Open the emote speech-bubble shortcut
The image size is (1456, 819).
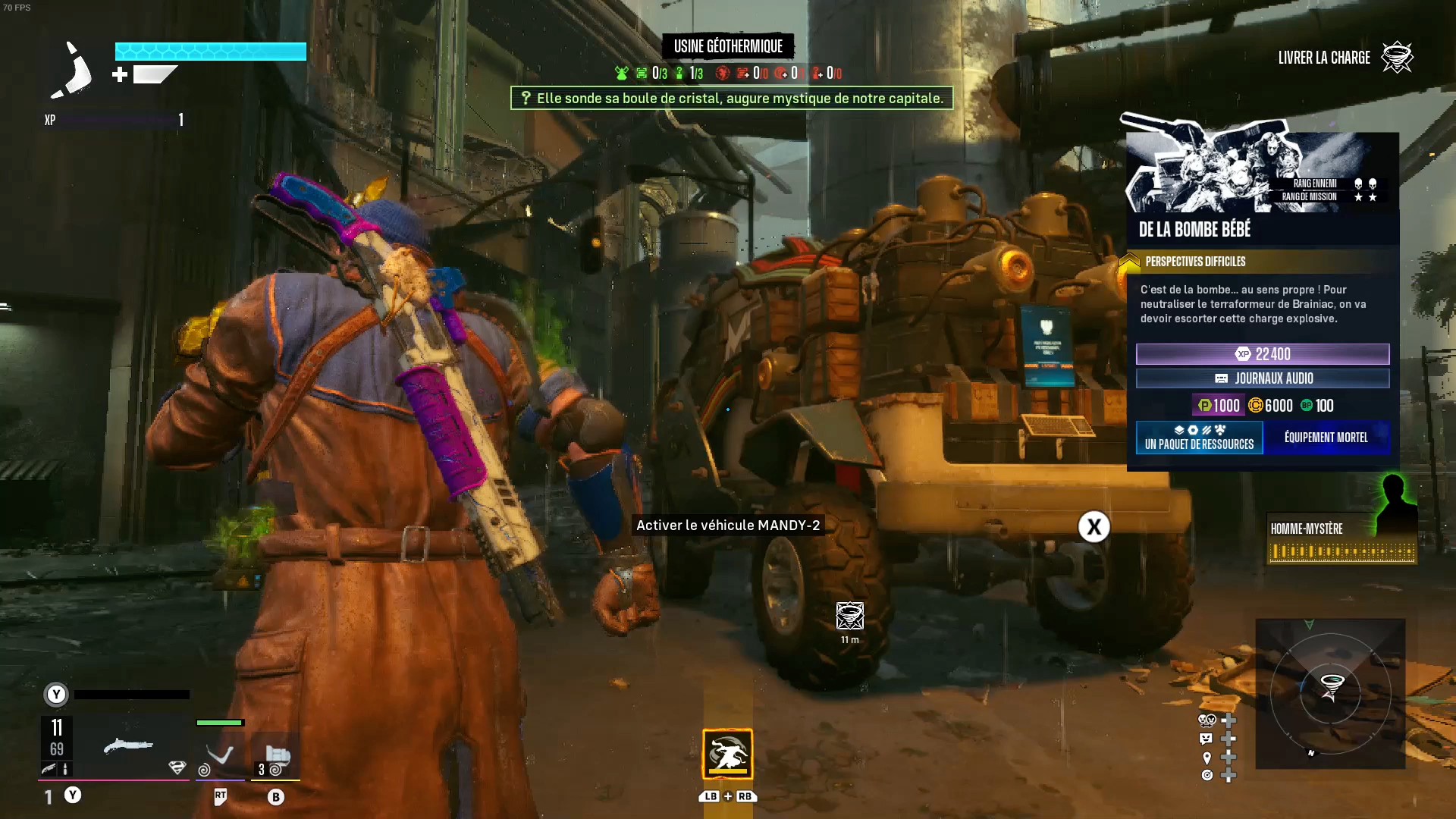(1206, 739)
